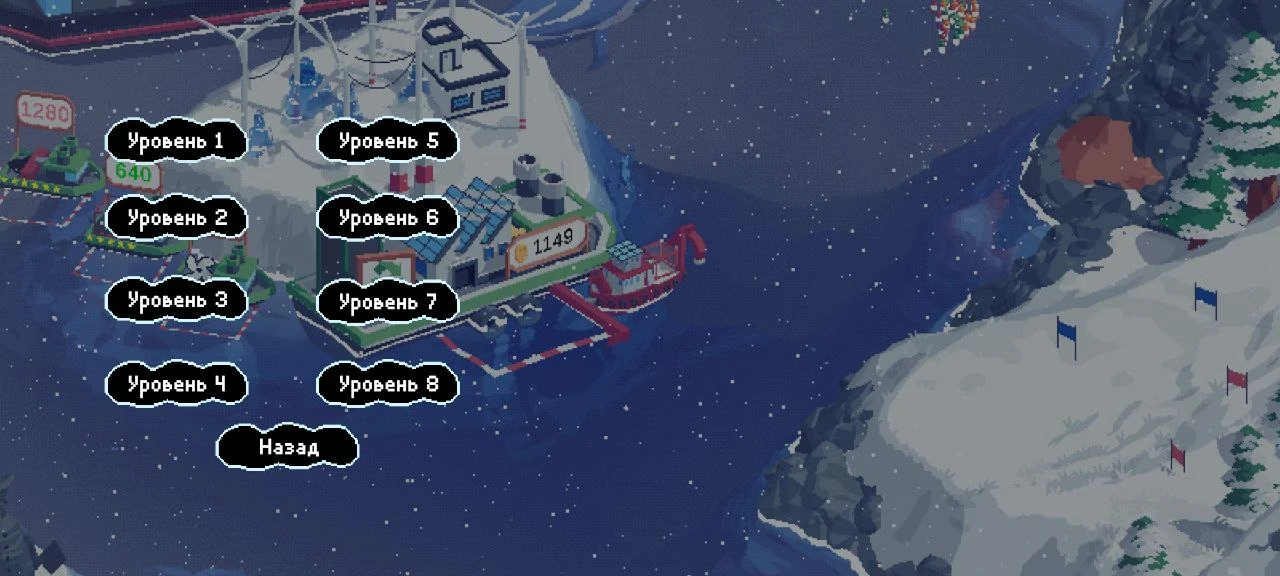Go back with the Назад button
1280x576 pixels.
click(x=288, y=447)
